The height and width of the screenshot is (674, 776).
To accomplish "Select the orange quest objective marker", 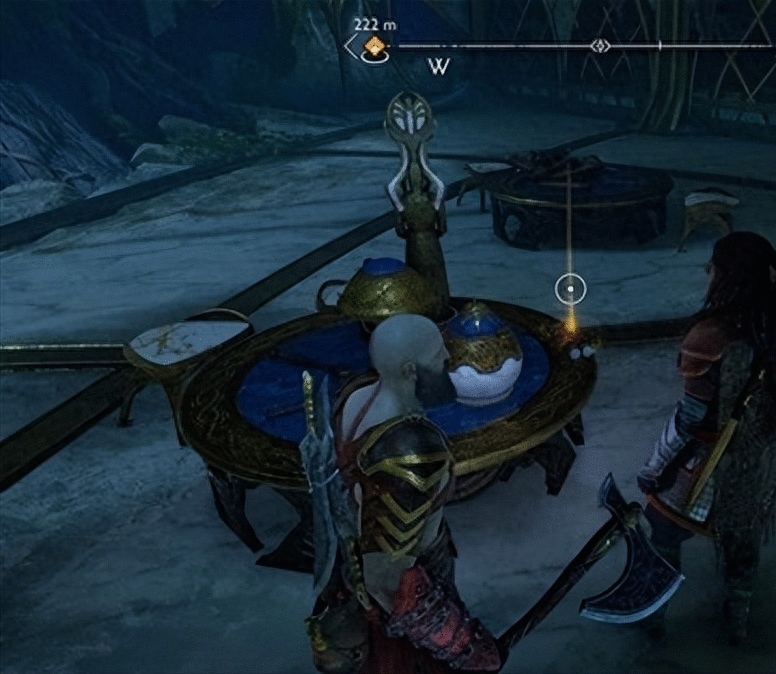I will click(375, 46).
